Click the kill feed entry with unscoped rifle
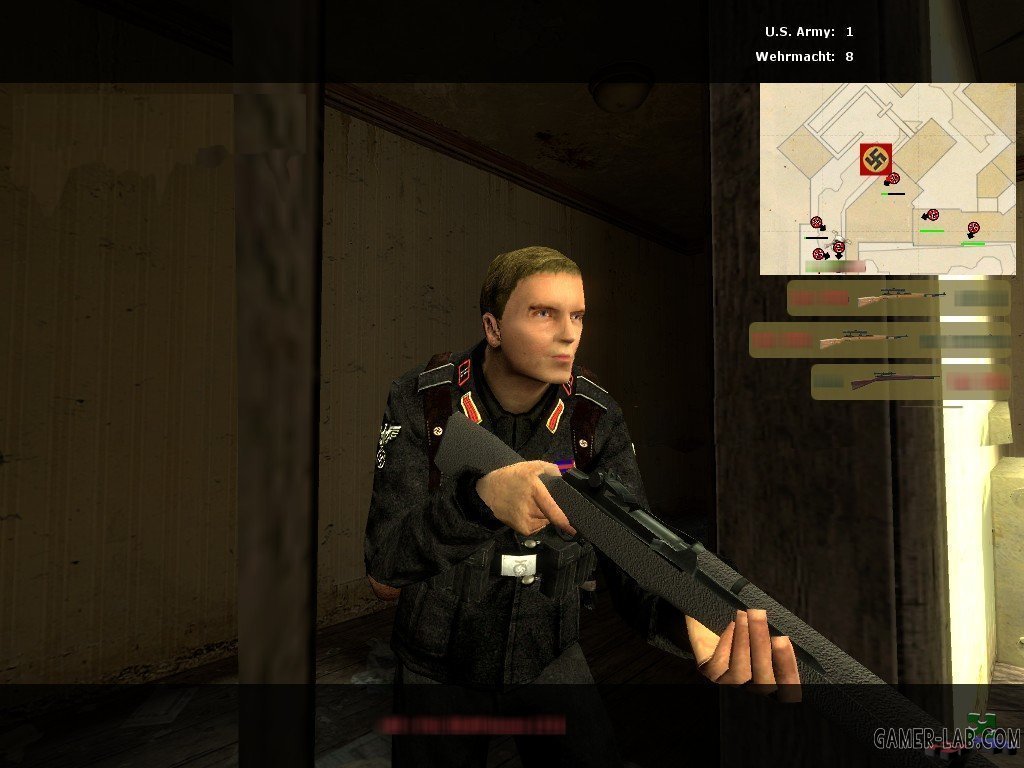 coord(910,381)
